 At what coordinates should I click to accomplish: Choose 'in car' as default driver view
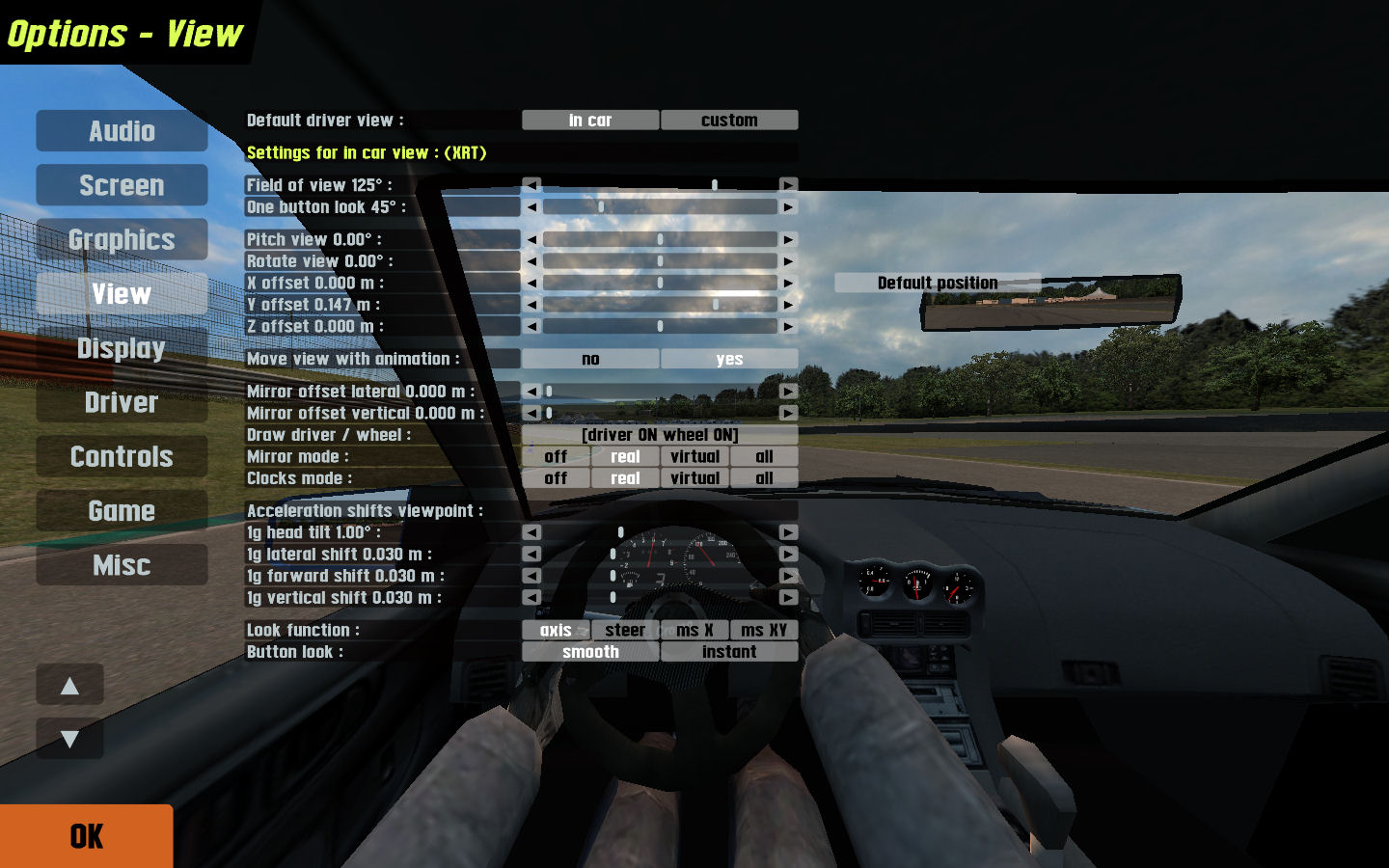click(590, 121)
